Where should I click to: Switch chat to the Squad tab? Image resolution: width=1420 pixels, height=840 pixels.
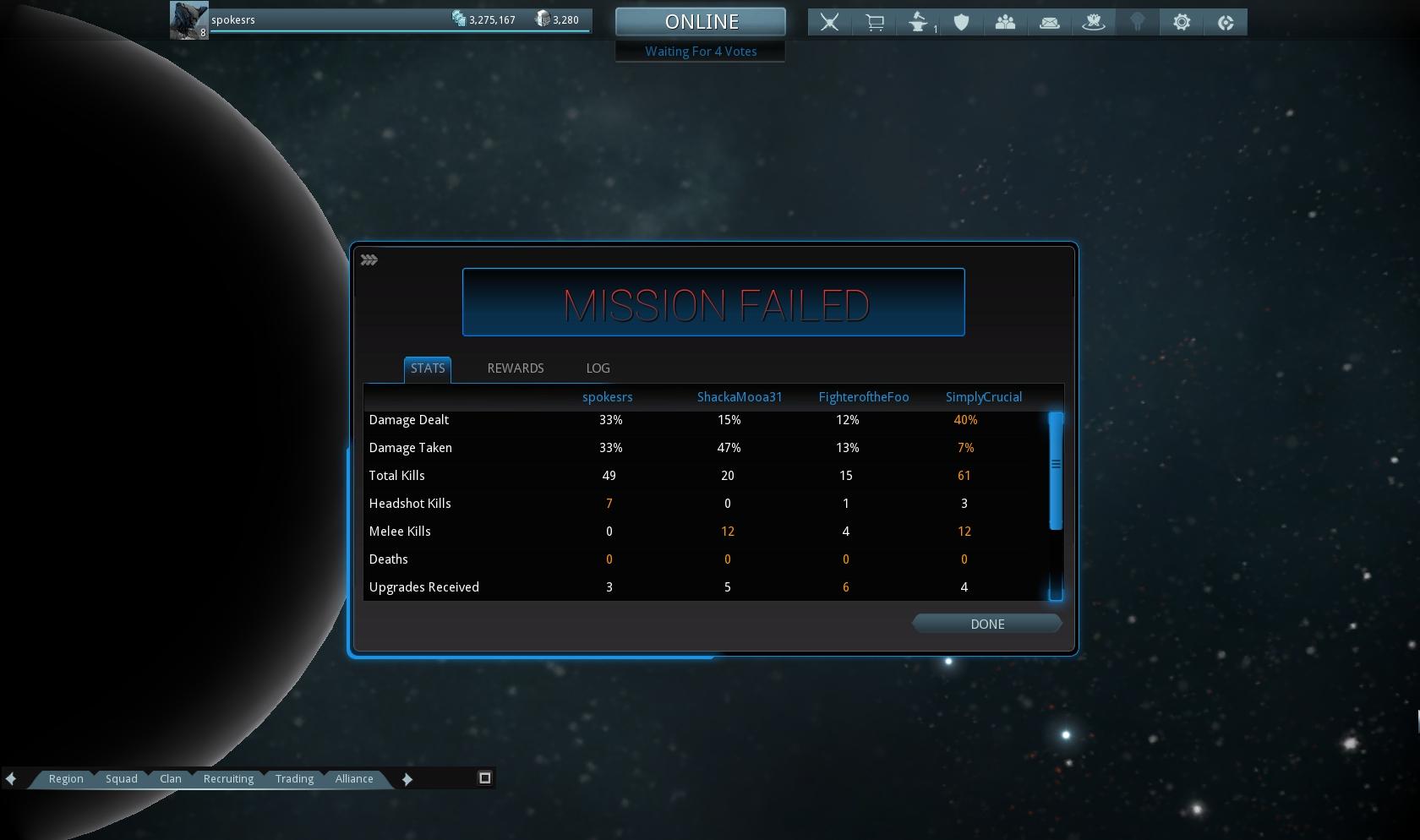[x=122, y=779]
